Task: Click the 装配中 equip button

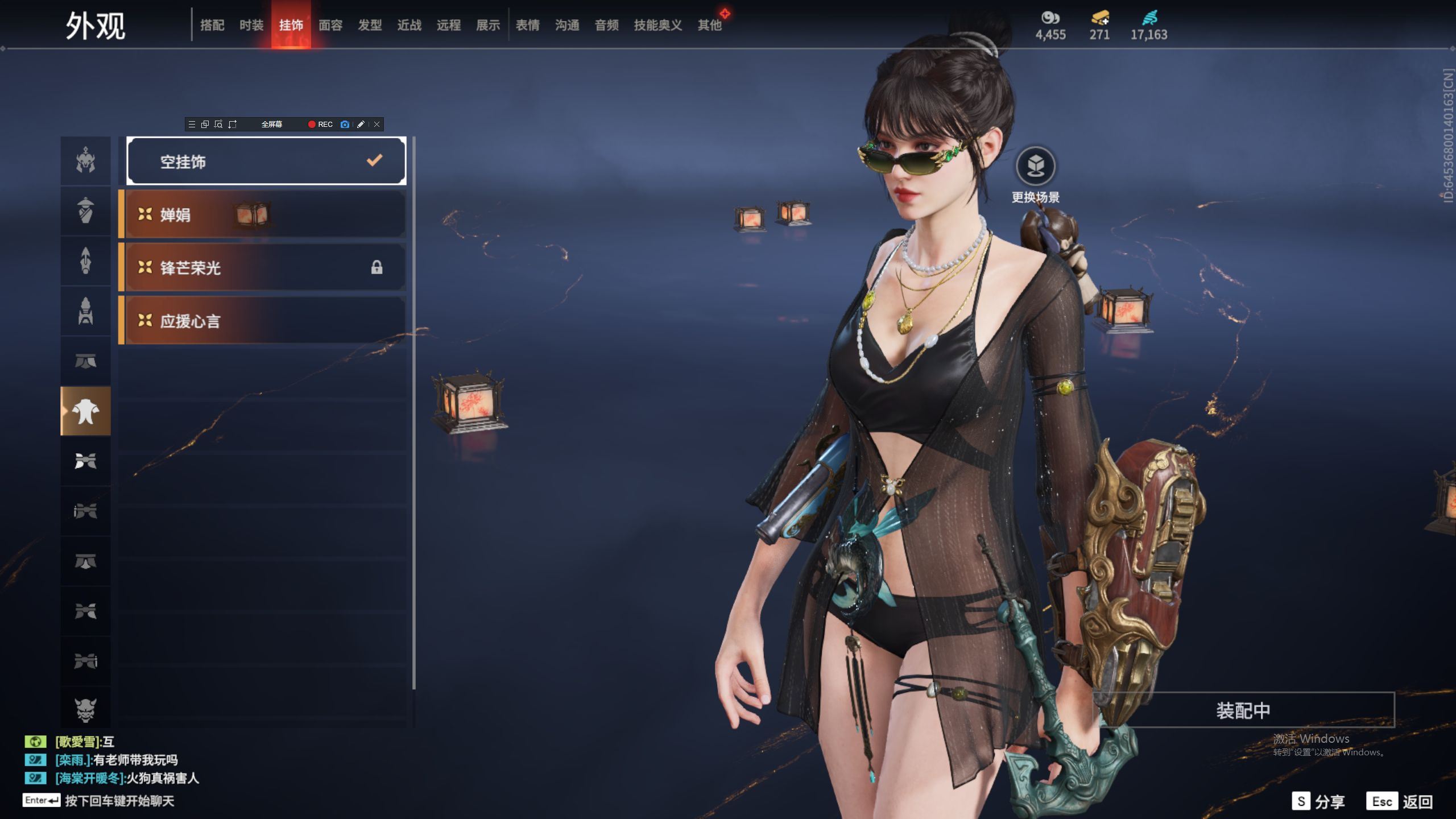Action: click(1243, 710)
